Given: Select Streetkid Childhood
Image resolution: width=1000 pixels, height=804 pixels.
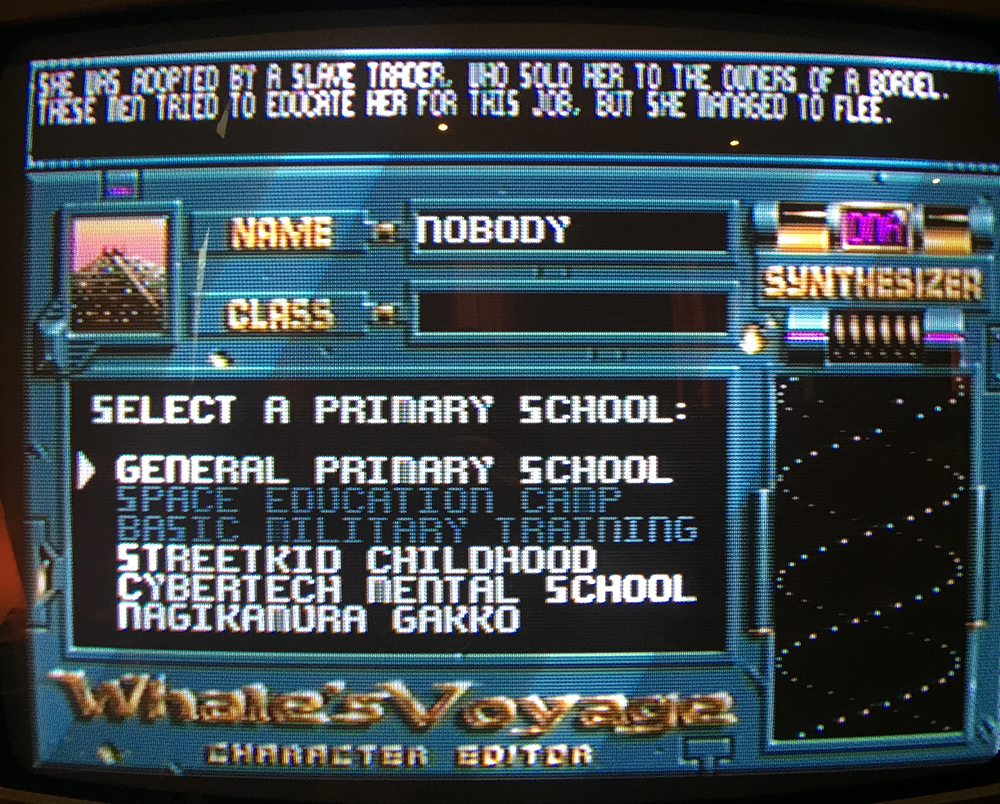Looking at the screenshot, I should [356, 558].
